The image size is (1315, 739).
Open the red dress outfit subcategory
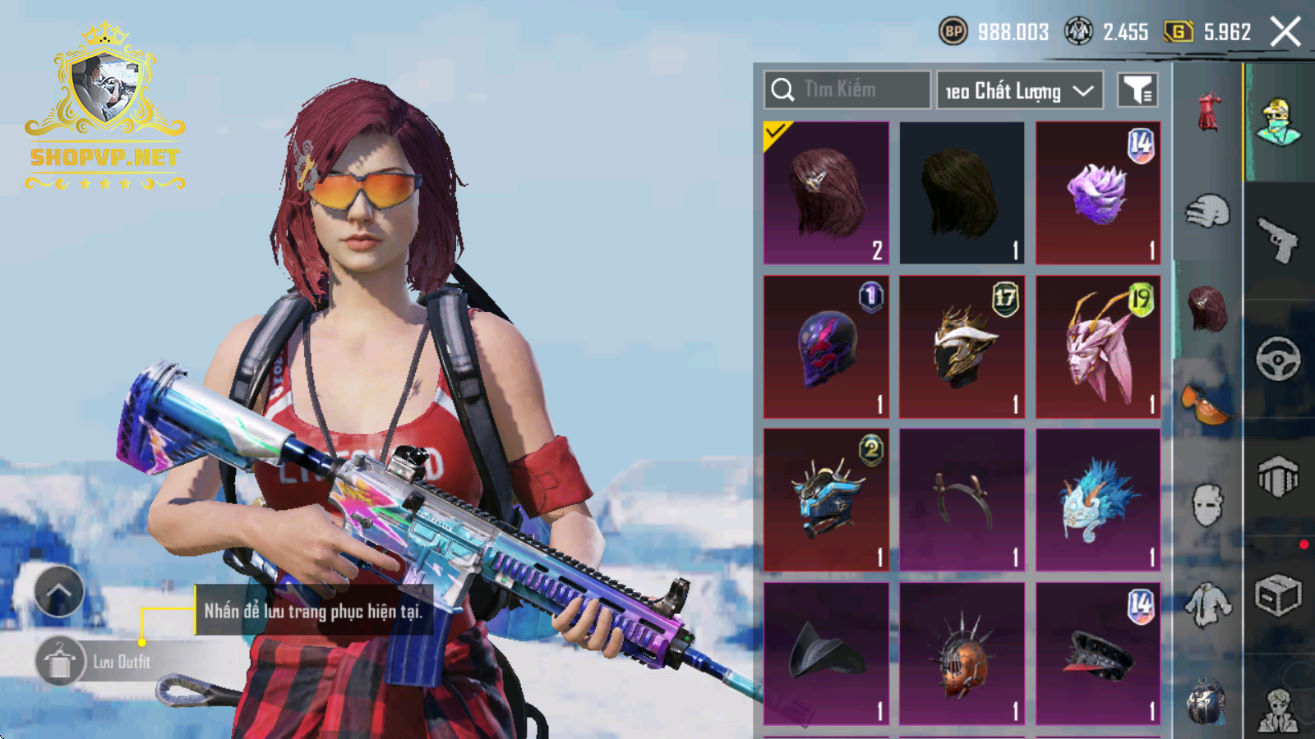[1208, 111]
